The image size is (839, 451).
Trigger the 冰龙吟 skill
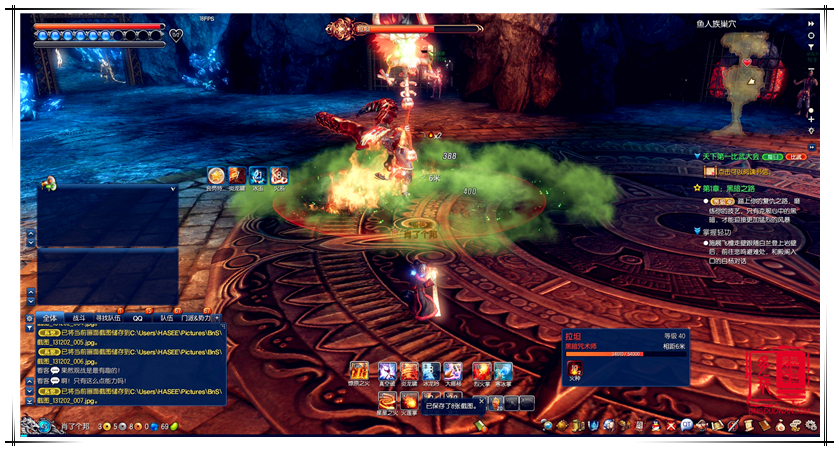[x=431, y=371]
